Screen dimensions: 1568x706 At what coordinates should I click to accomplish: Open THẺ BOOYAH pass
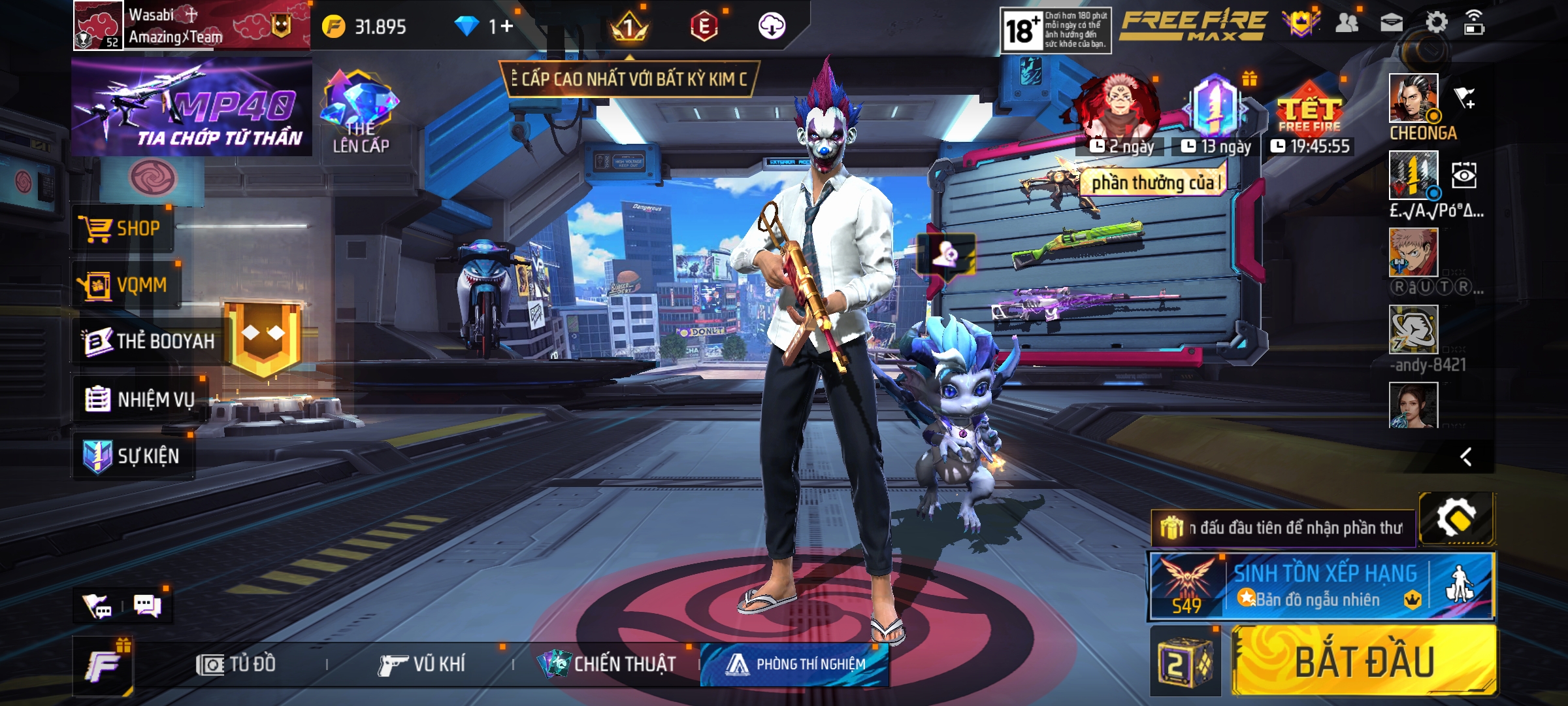pos(149,341)
